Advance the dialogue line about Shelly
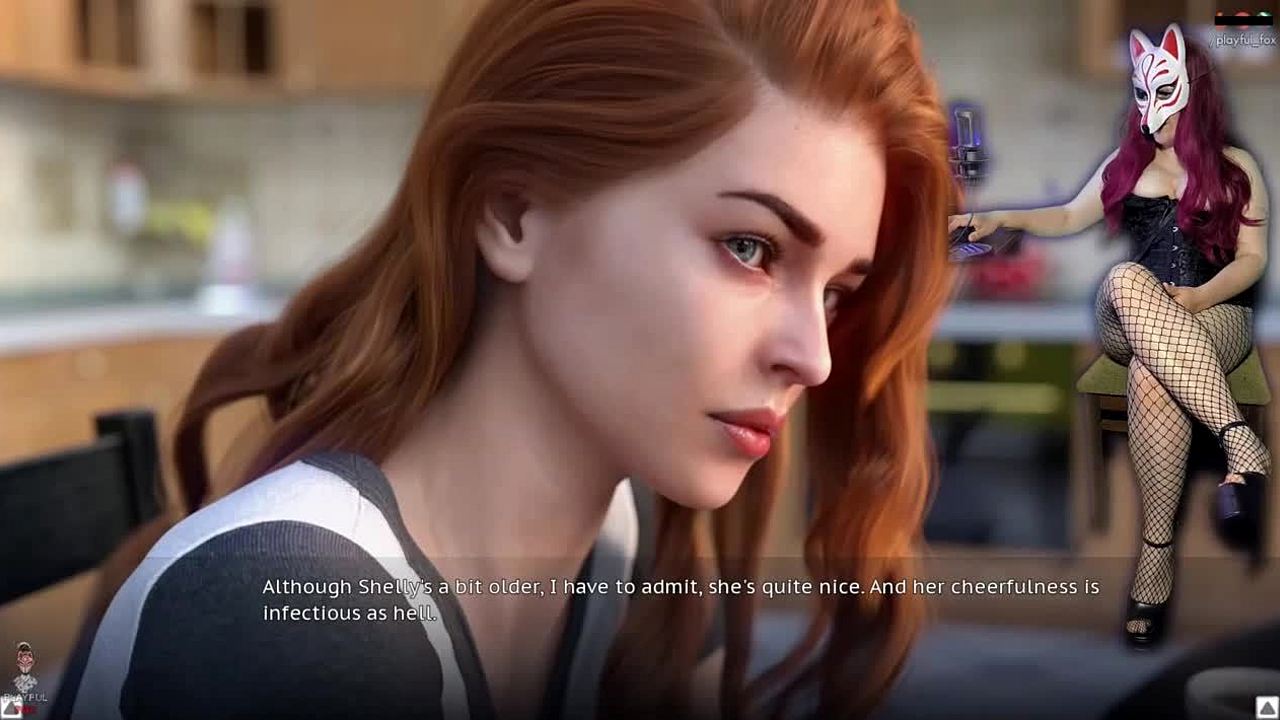 click(680, 599)
